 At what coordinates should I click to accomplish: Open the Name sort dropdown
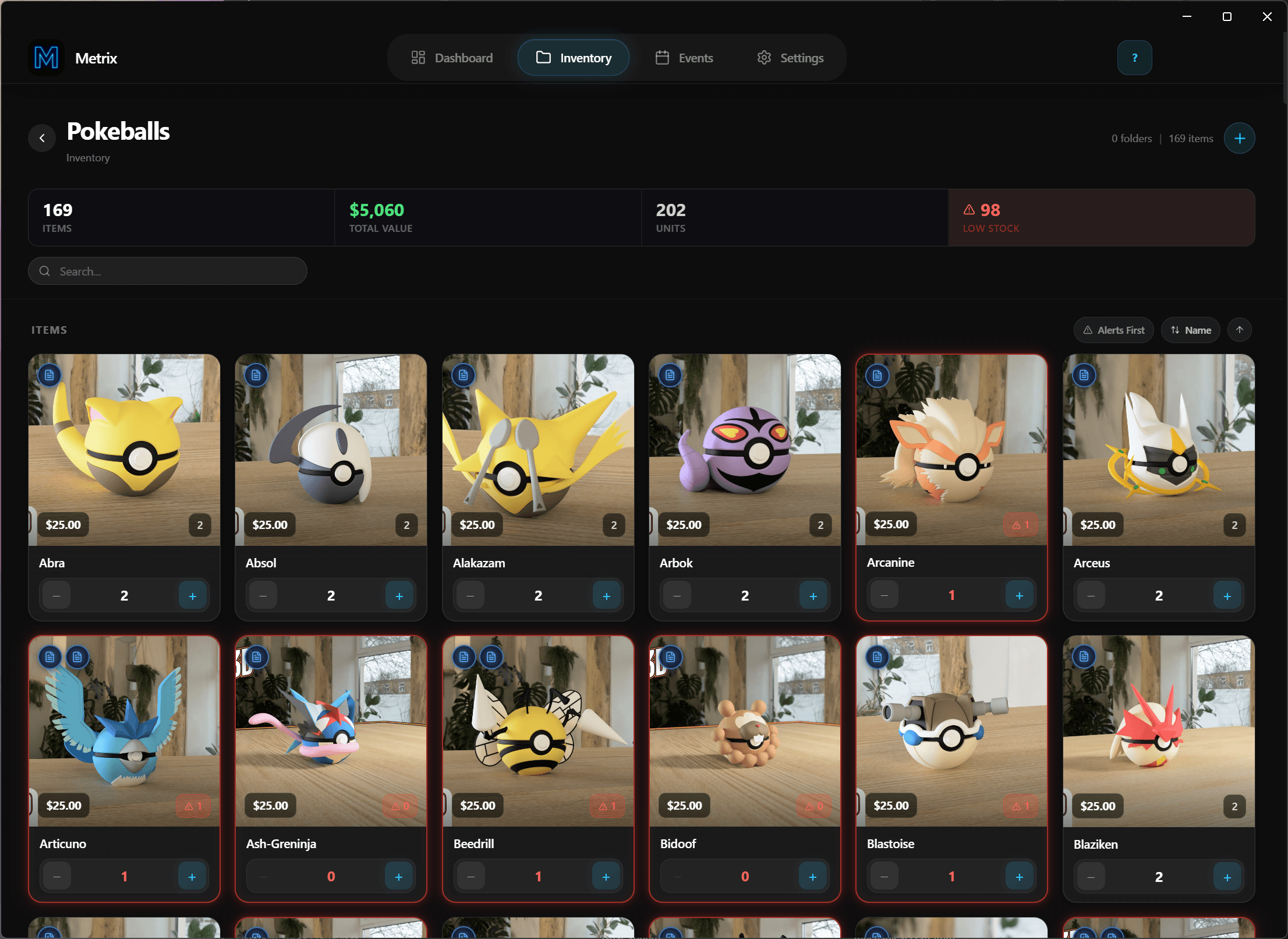[1190, 330]
